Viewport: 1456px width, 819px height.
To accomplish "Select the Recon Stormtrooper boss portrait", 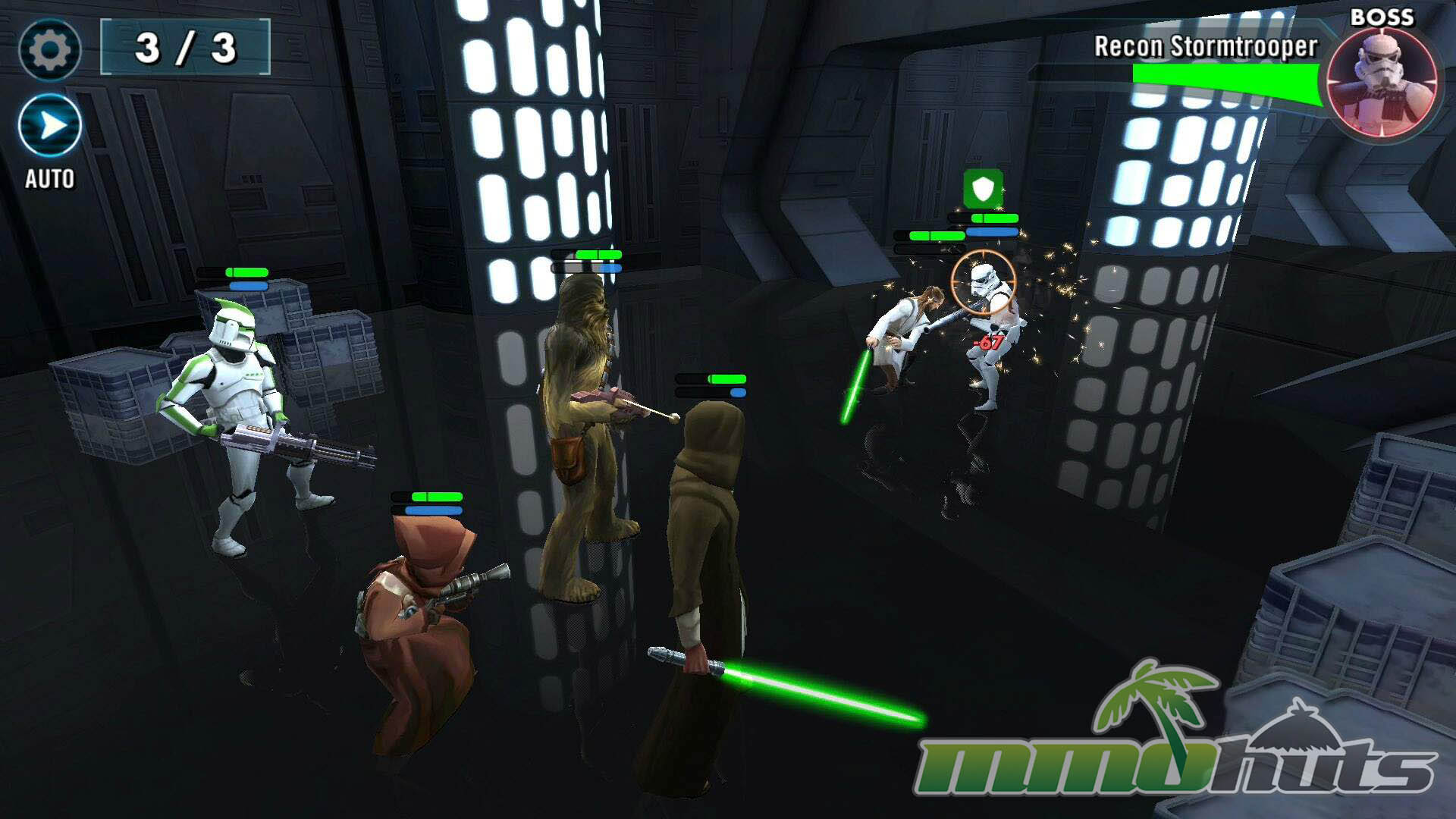I will click(x=1382, y=82).
